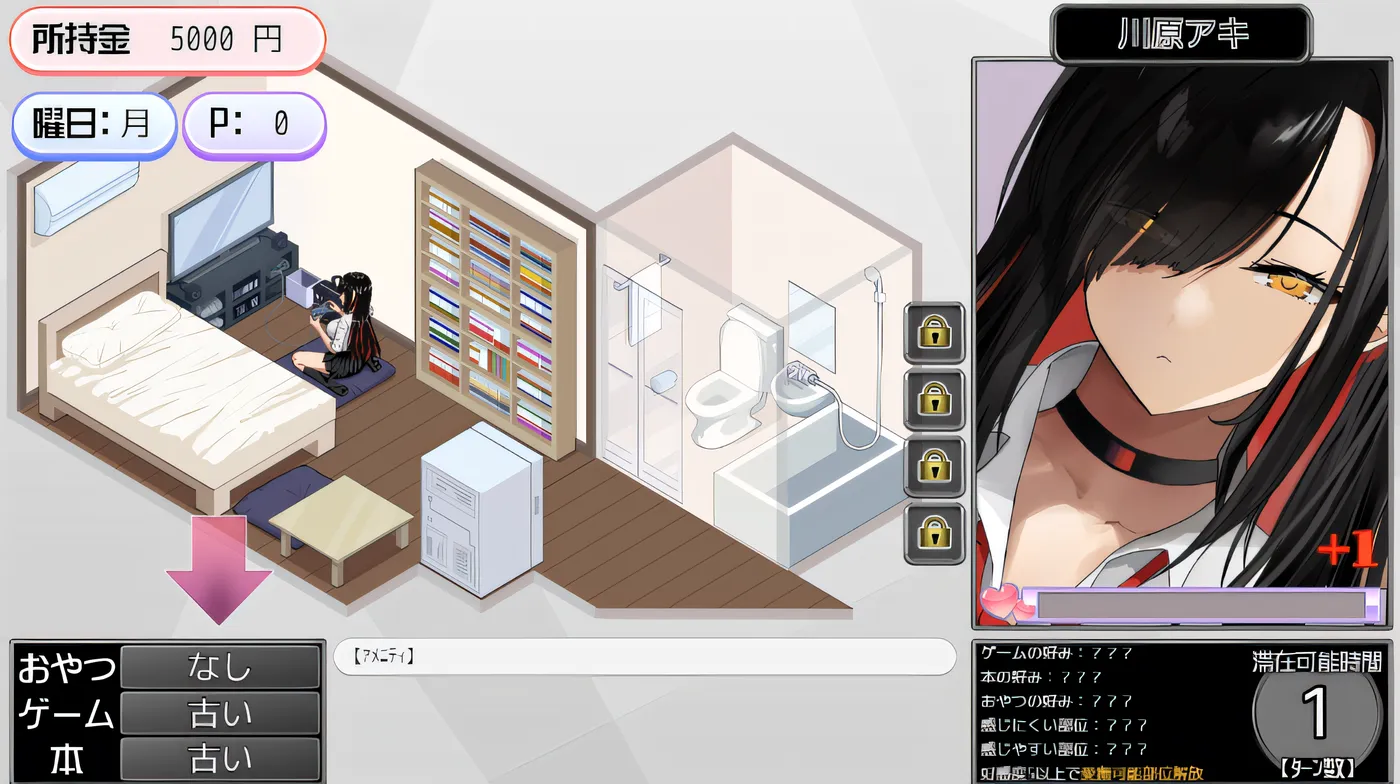1400x784 pixels.
Task: Click the P: 0 points counter
Action: coord(254,124)
